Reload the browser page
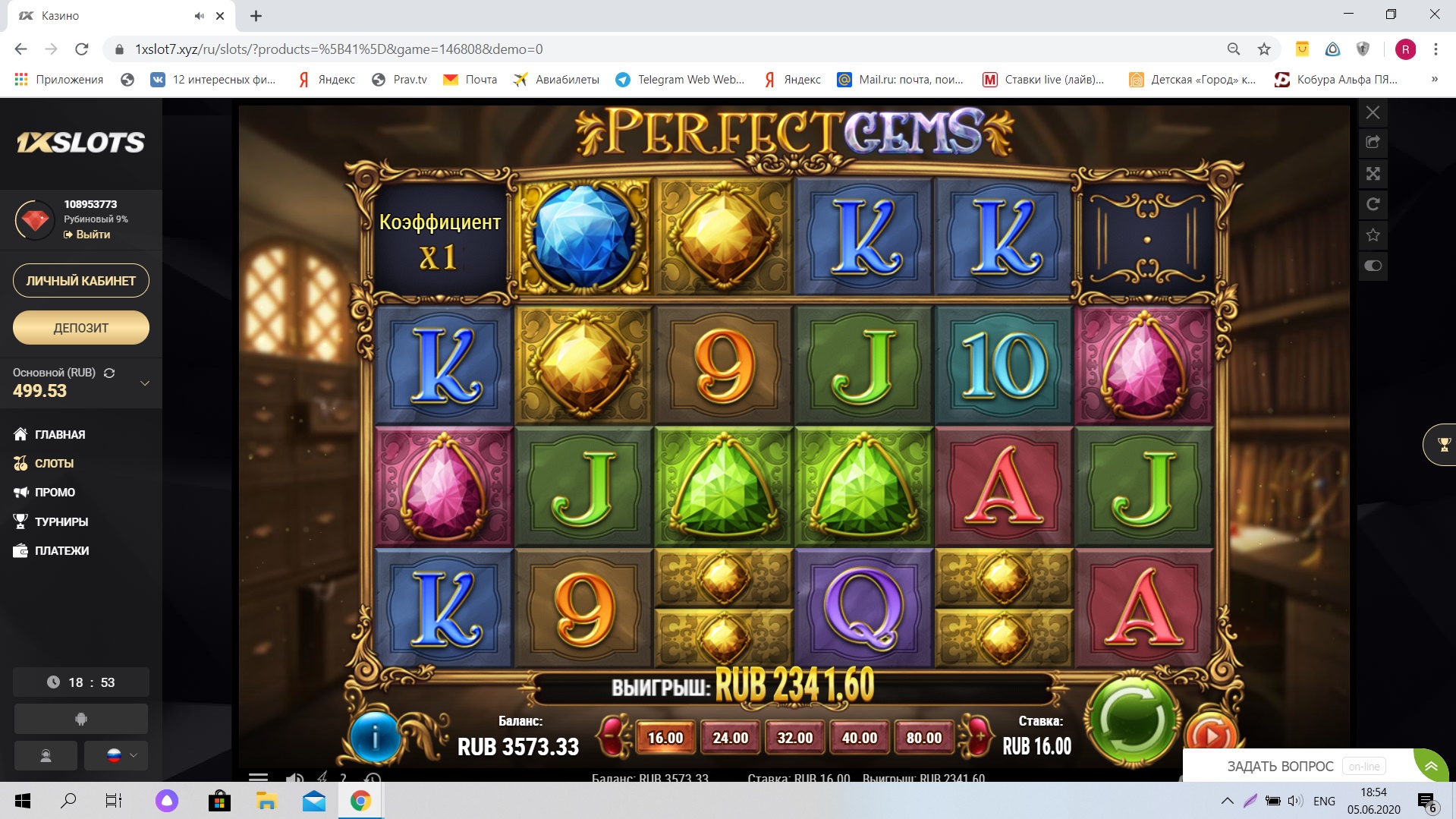This screenshot has width=1456, height=819. [x=82, y=49]
